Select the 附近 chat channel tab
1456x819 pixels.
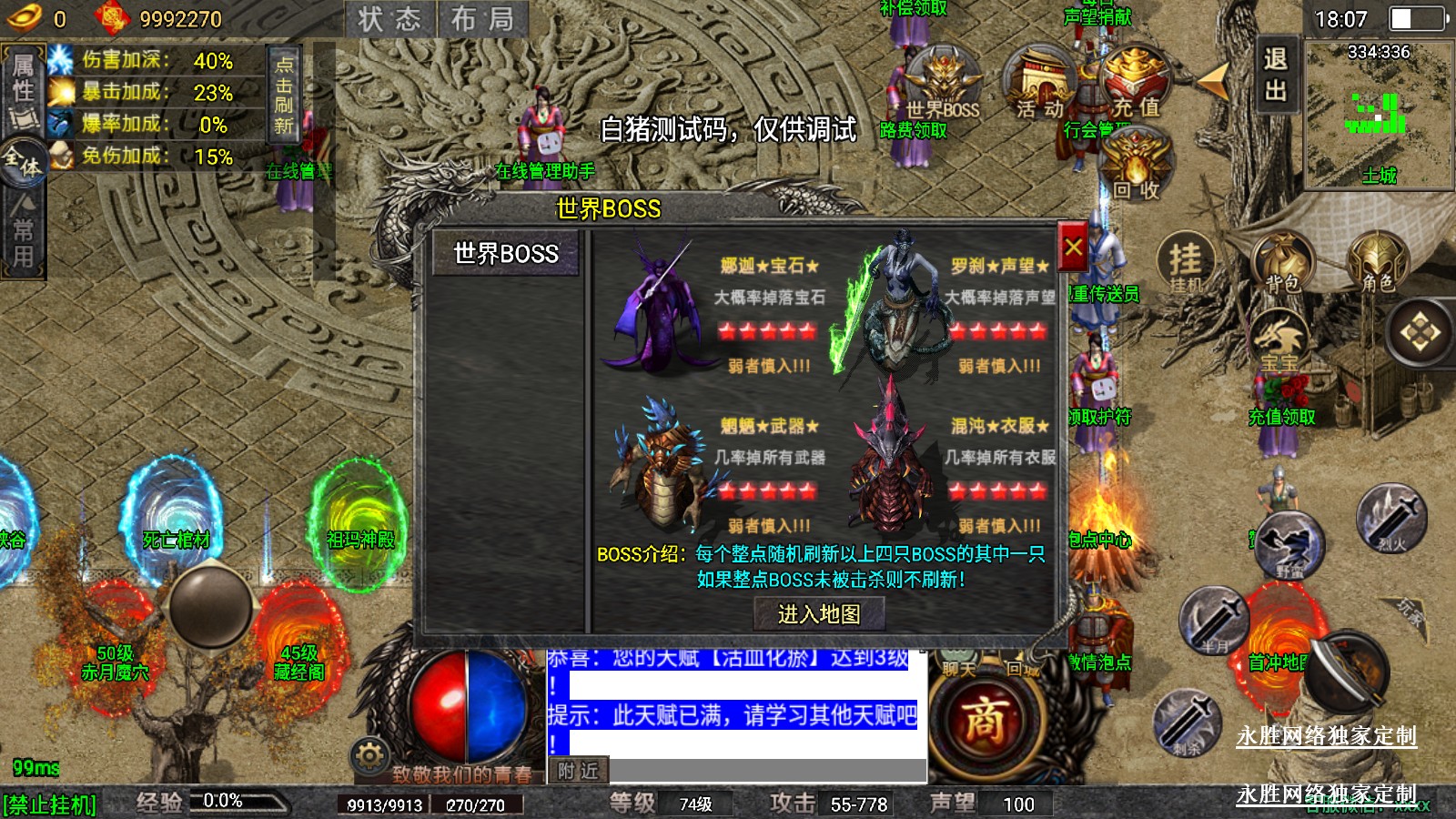578,771
